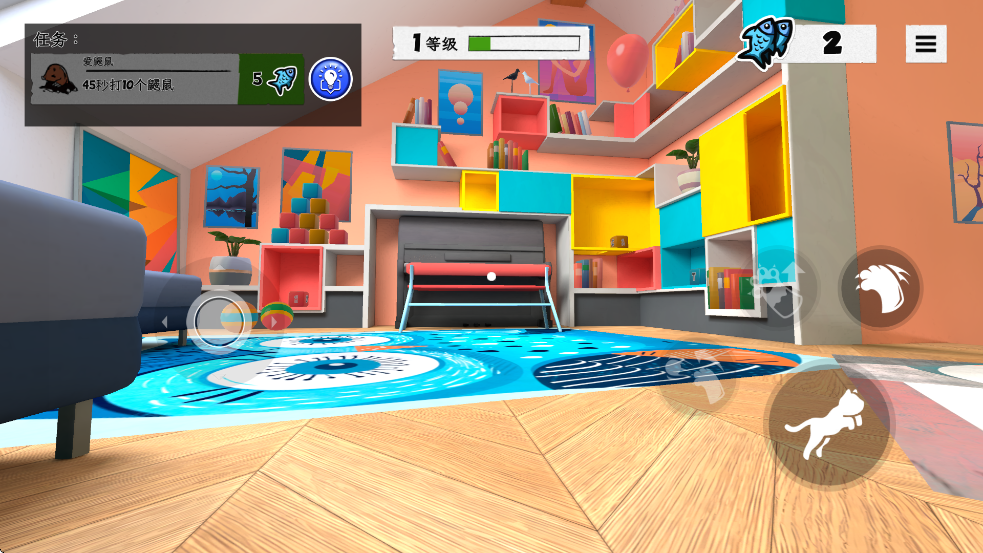This screenshot has height=553, width=983.
Task: Select the mole task entry
Action: point(135,79)
